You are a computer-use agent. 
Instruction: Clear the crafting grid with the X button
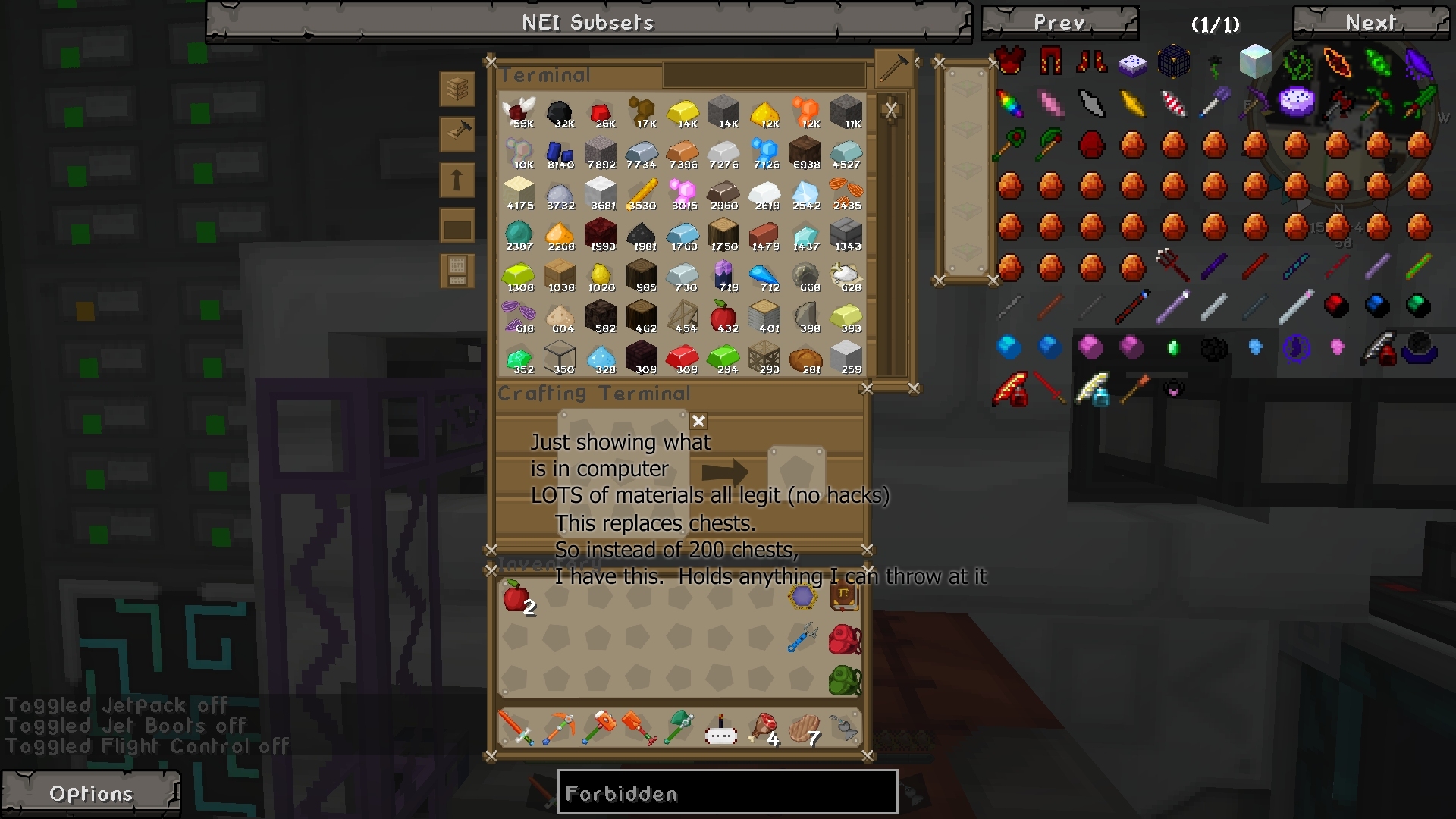698,421
